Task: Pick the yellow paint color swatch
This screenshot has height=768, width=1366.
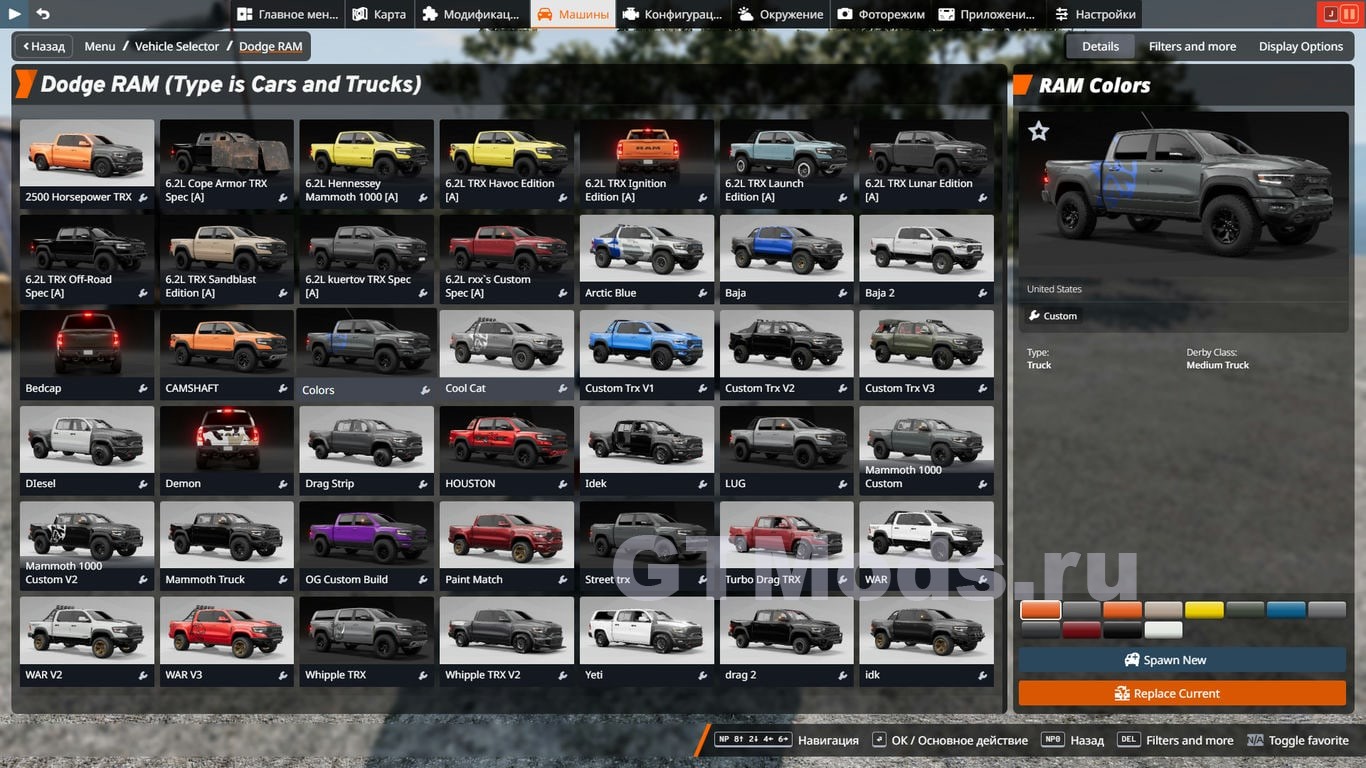Action: click(1204, 610)
